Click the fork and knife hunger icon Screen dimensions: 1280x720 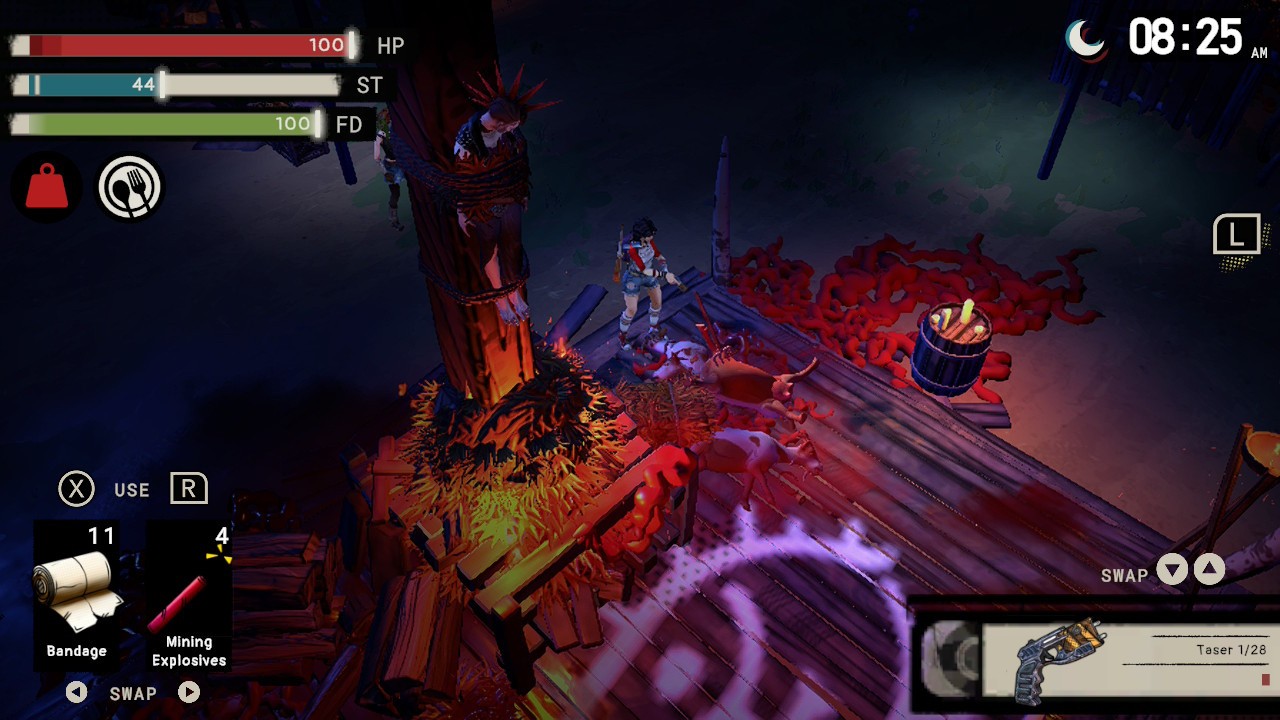coord(130,187)
